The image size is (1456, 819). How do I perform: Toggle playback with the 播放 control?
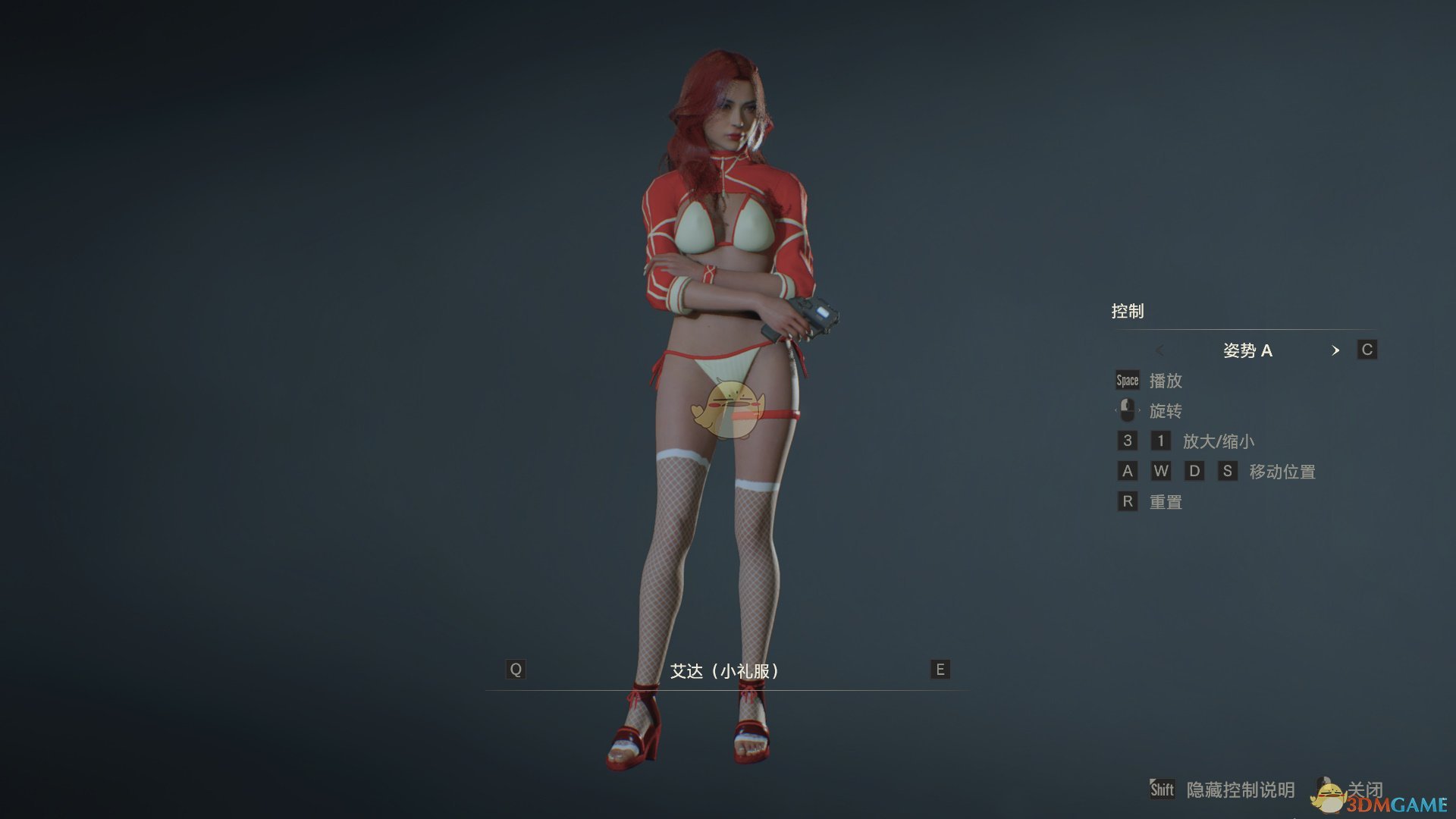(1166, 381)
